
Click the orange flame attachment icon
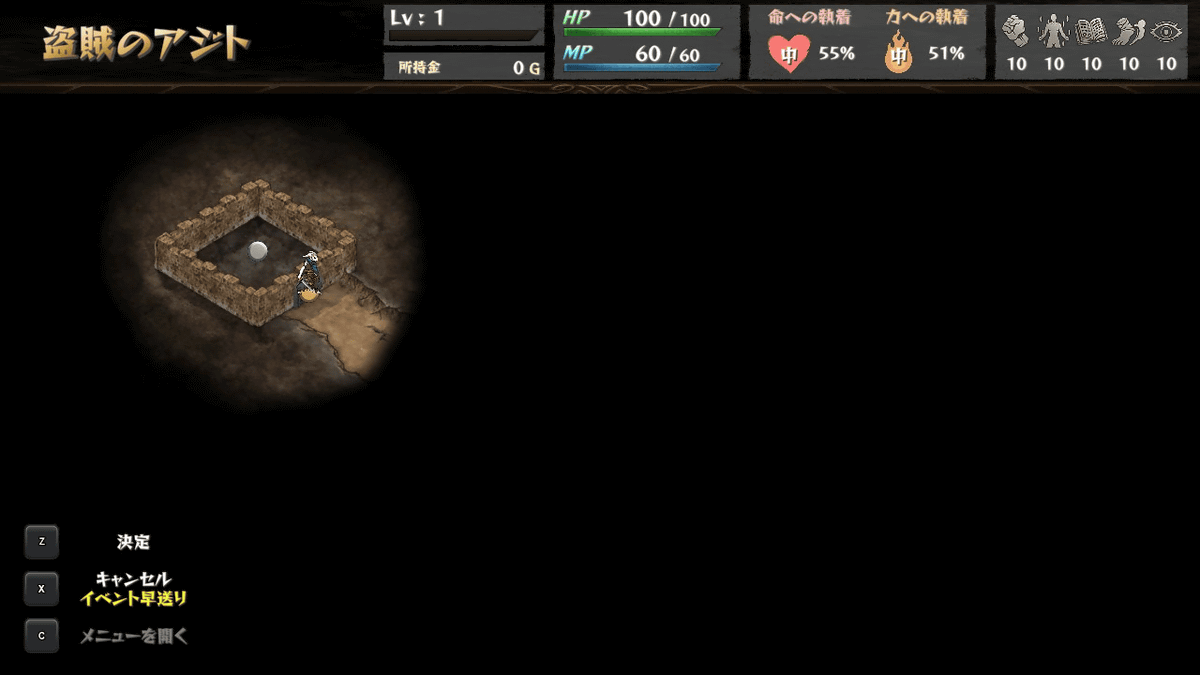tap(899, 54)
